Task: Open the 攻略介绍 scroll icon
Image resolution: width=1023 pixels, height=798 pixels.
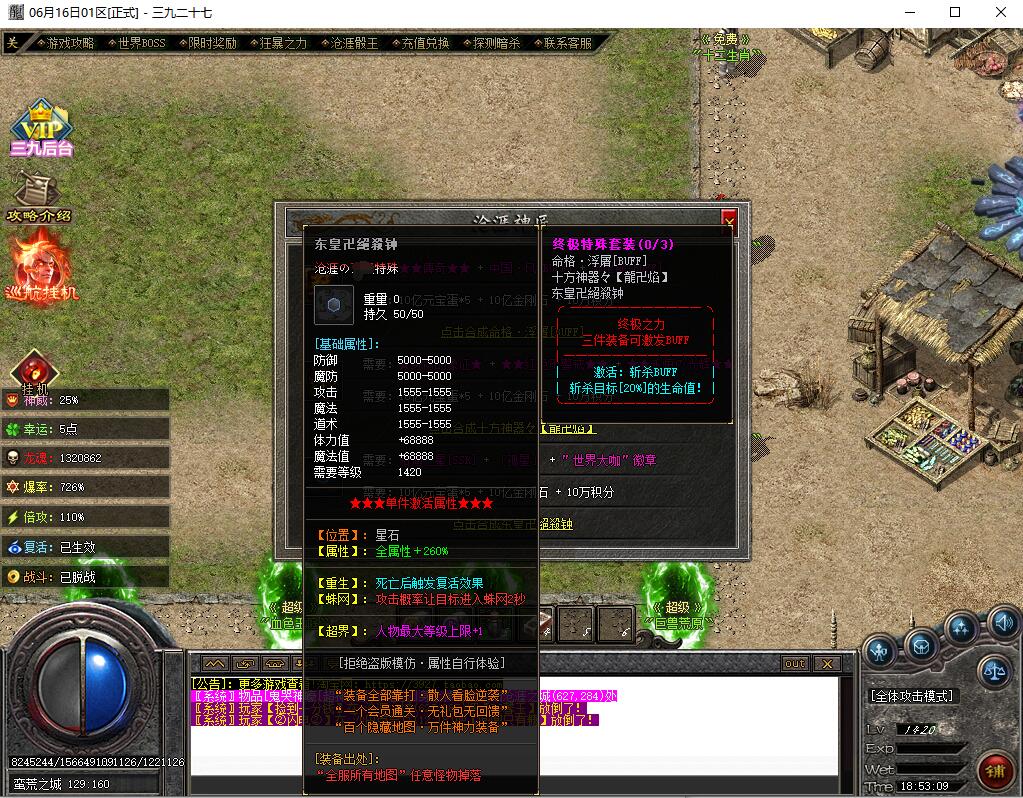Action: coord(40,196)
